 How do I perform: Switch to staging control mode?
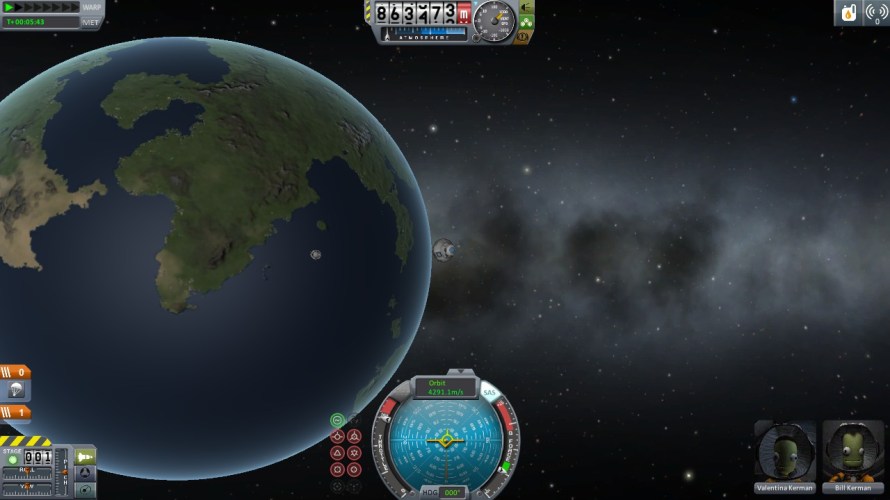tap(86, 456)
